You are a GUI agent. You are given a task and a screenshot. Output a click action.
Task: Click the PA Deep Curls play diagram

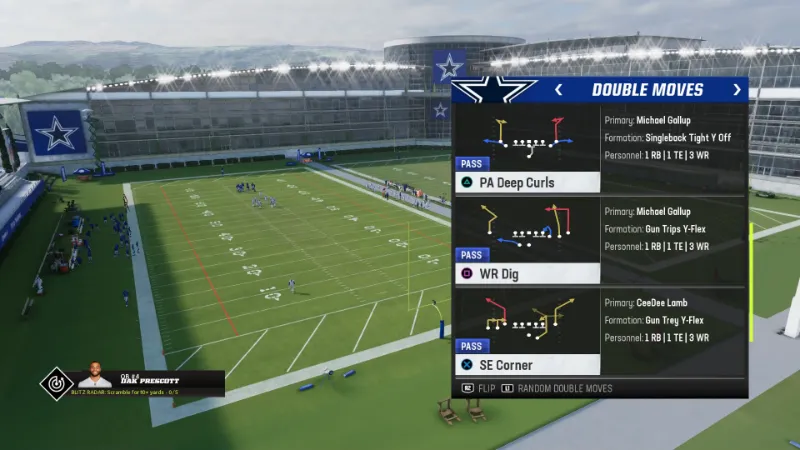click(527, 137)
